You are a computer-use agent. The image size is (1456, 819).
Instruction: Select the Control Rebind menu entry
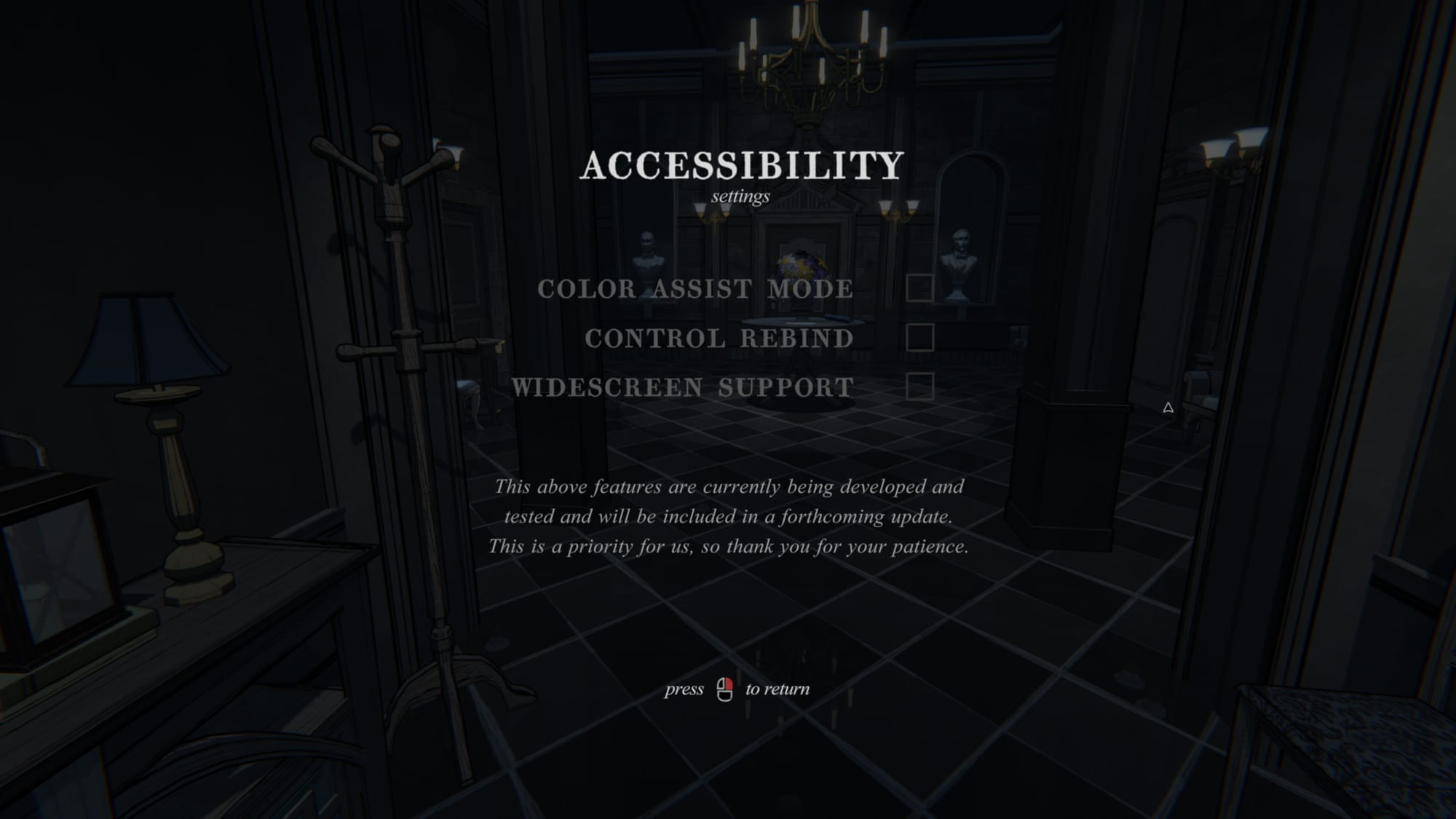tap(719, 338)
